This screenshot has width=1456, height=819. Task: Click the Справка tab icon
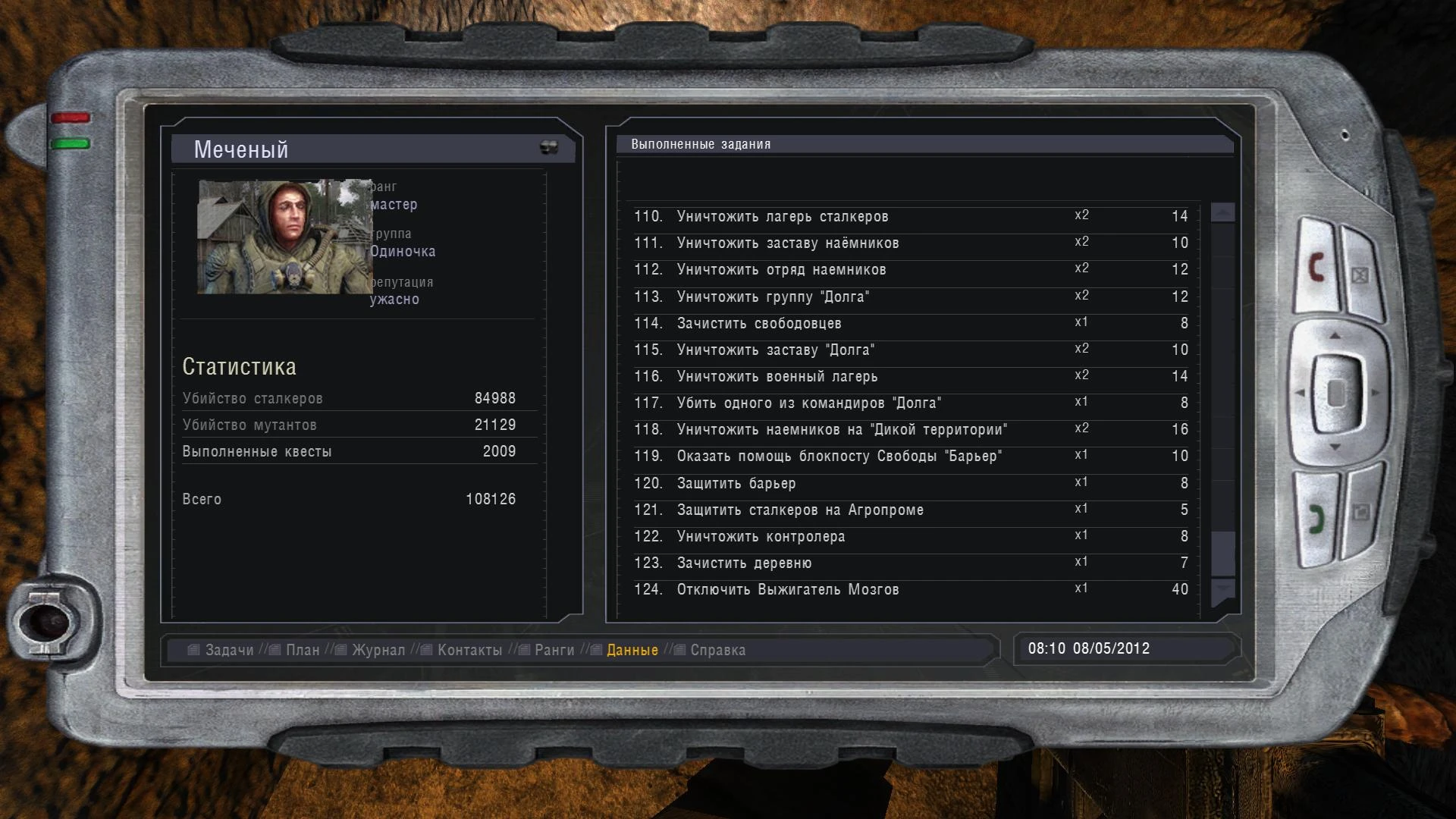(679, 650)
